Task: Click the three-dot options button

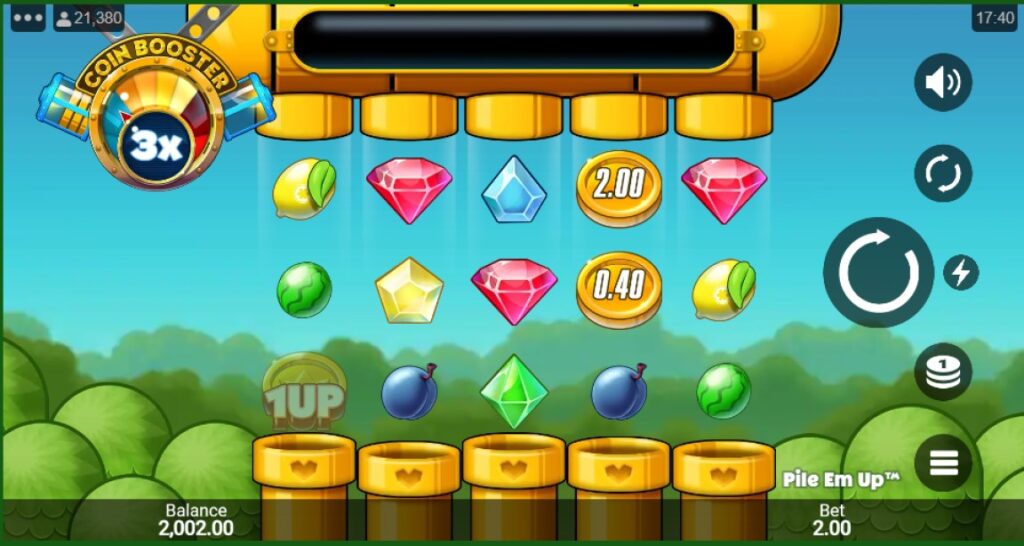Action: click(x=28, y=17)
